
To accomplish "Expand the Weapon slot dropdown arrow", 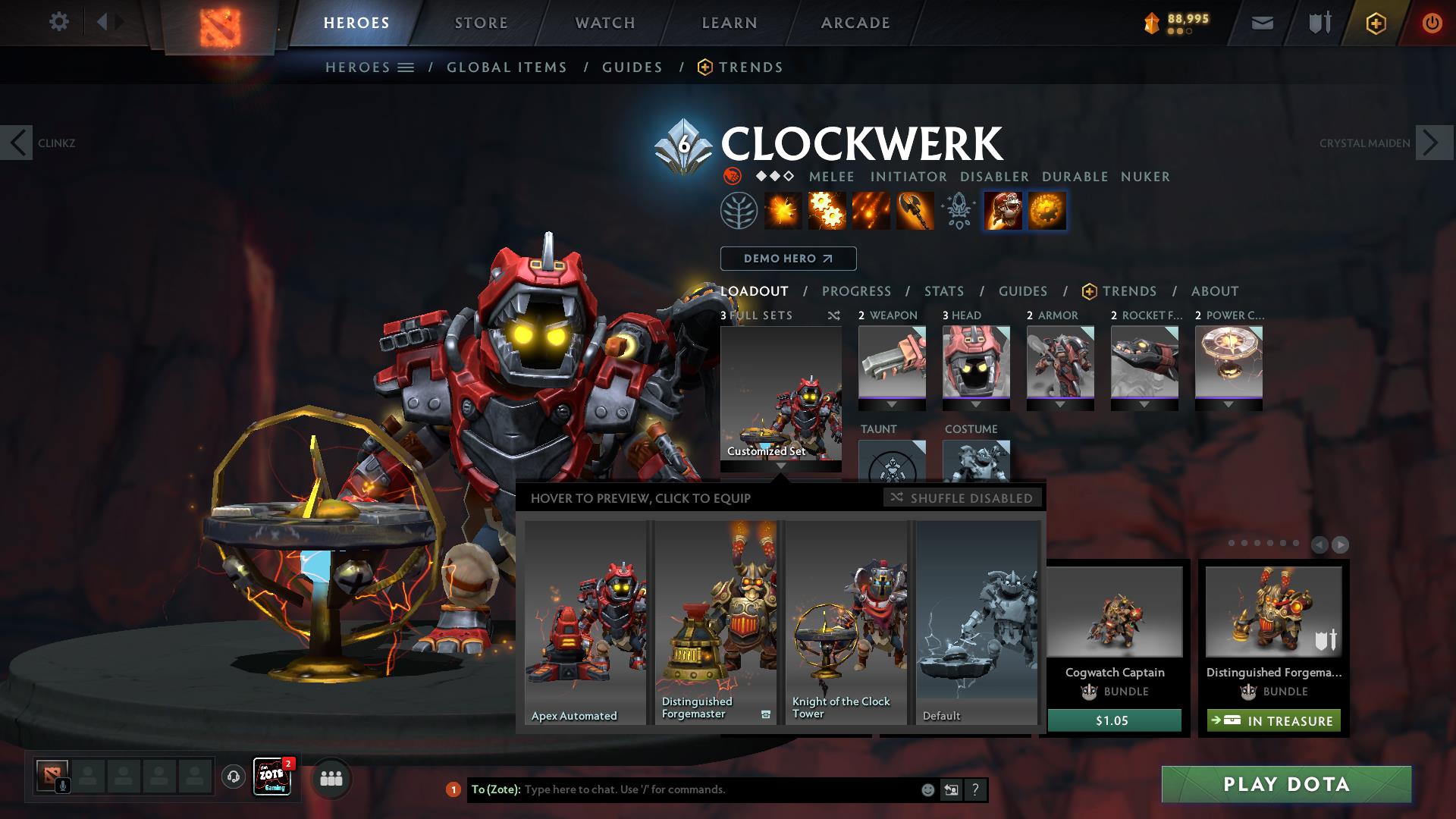I will click(892, 406).
